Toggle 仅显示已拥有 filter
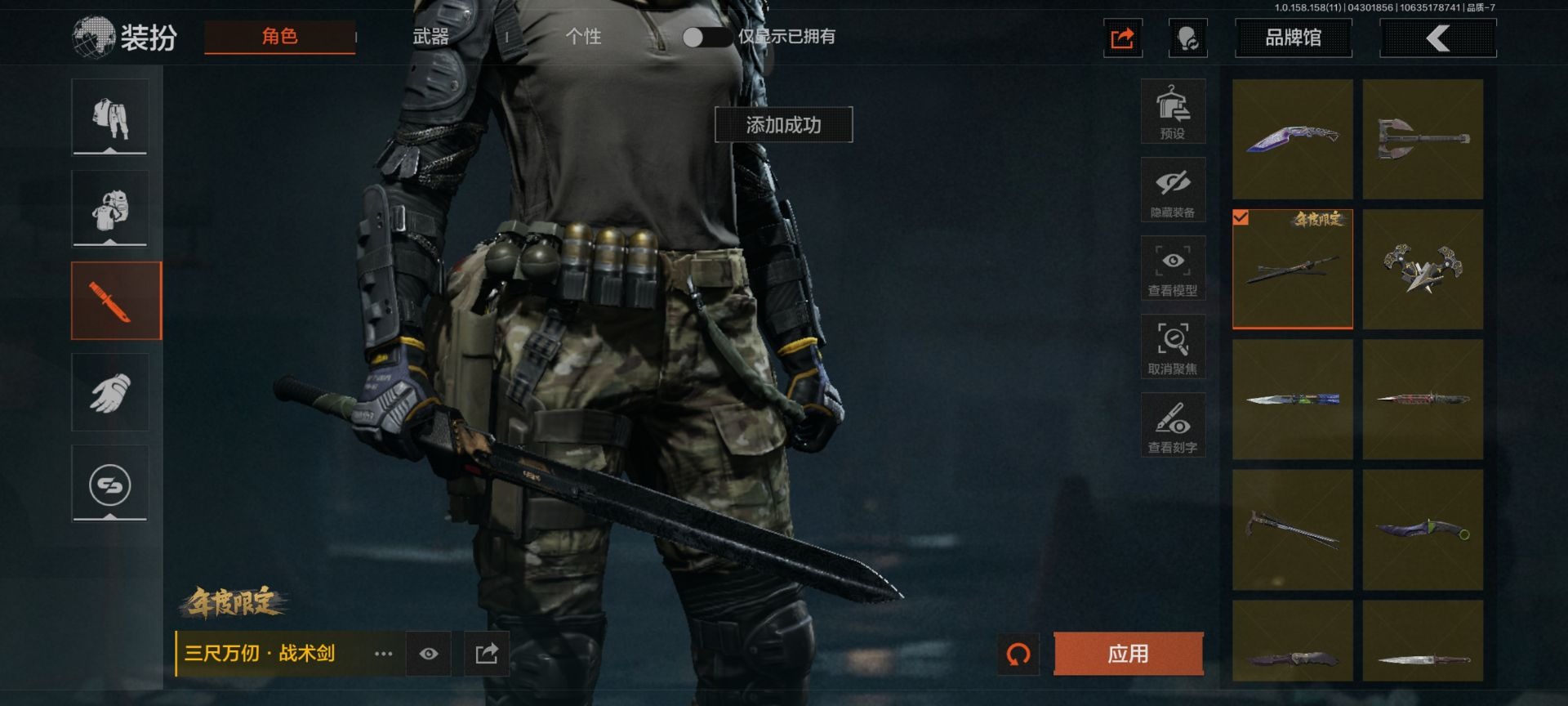This screenshot has height=706, width=1568. coord(705,37)
